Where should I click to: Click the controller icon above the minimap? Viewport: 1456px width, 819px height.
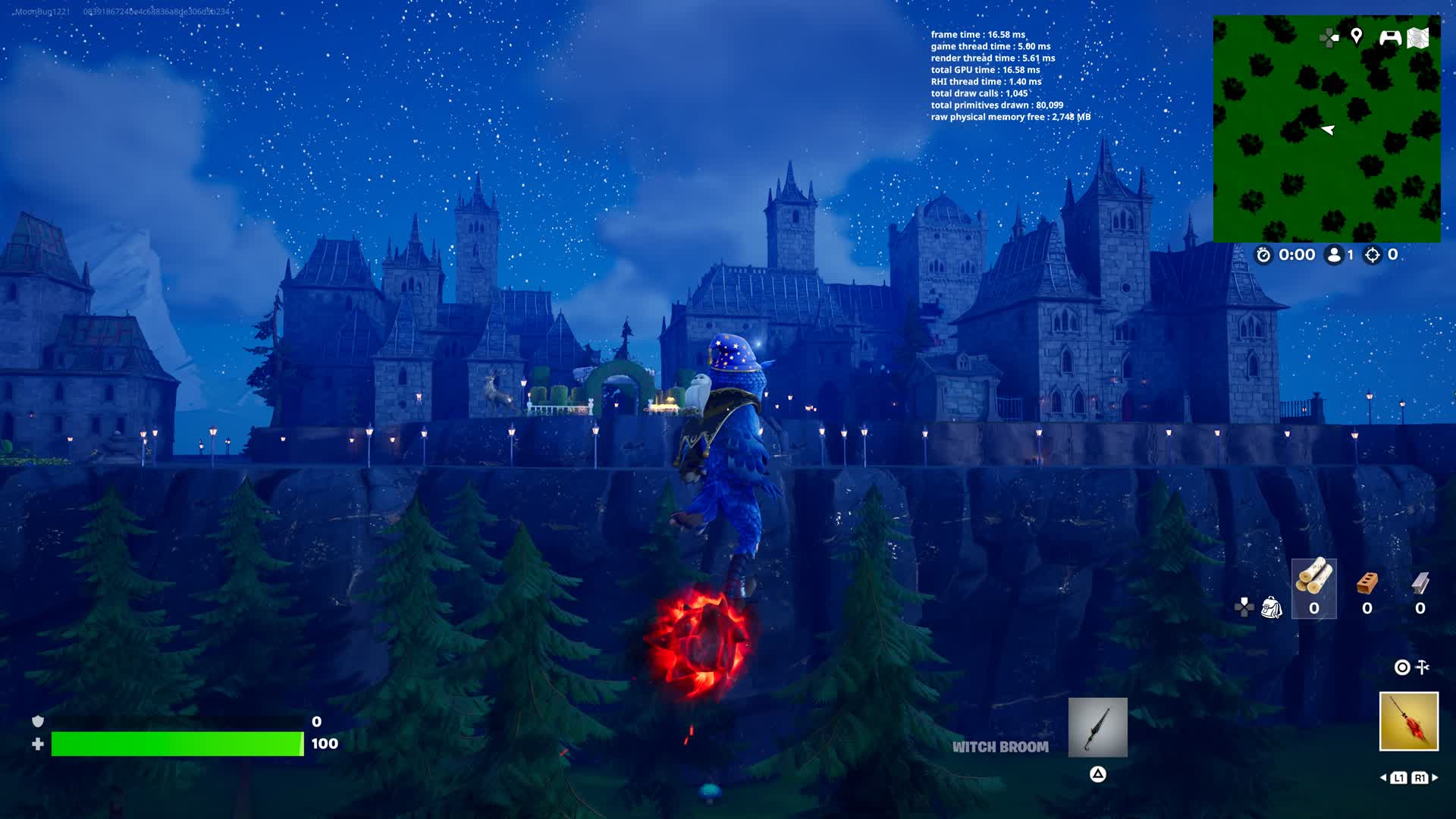[x=1391, y=37]
